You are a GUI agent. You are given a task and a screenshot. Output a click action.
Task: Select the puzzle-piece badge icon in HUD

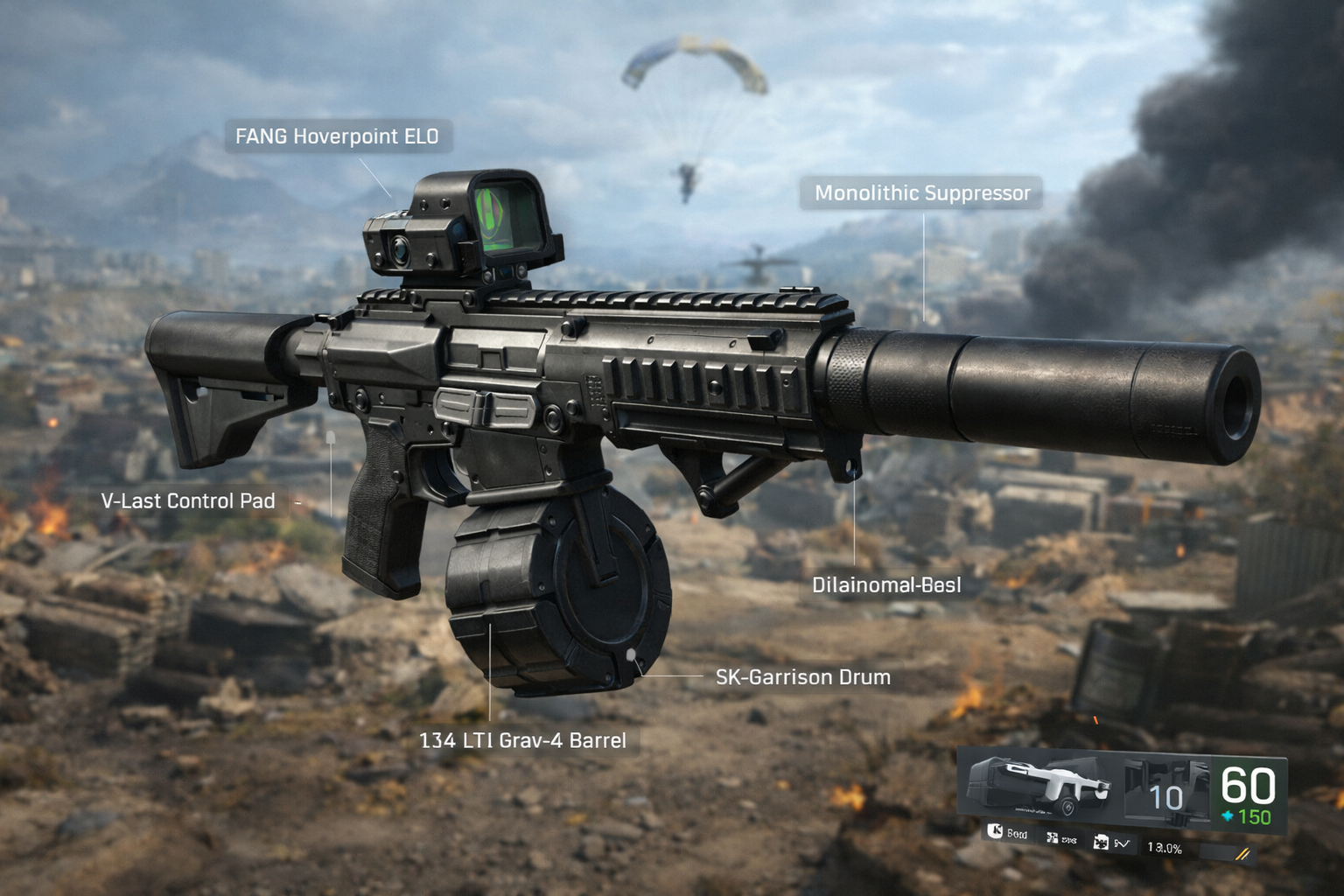pyautogui.click(x=1052, y=836)
